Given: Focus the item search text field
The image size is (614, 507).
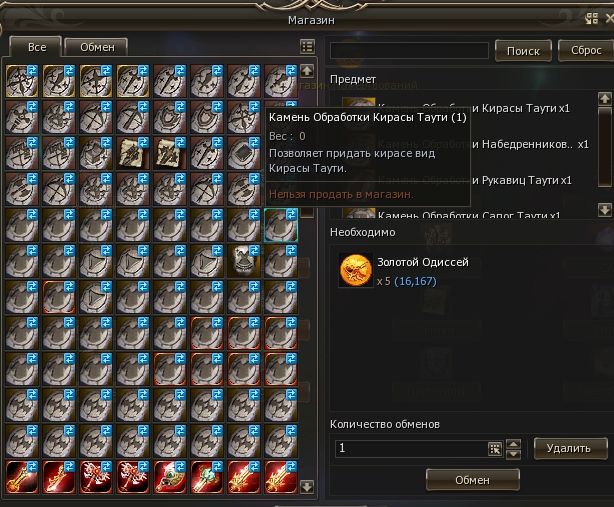Looking at the screenshot, I should [x=411, y=51].
